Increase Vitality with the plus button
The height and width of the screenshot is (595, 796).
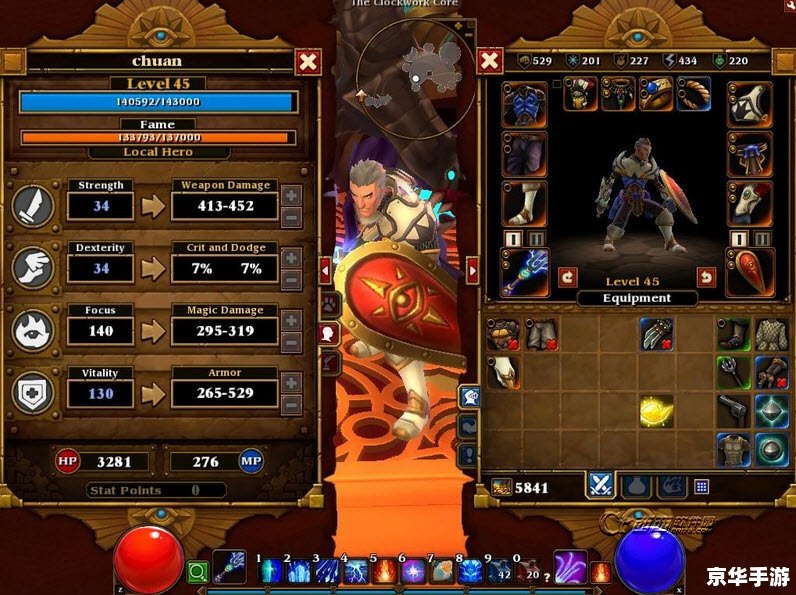pos(291,382)
